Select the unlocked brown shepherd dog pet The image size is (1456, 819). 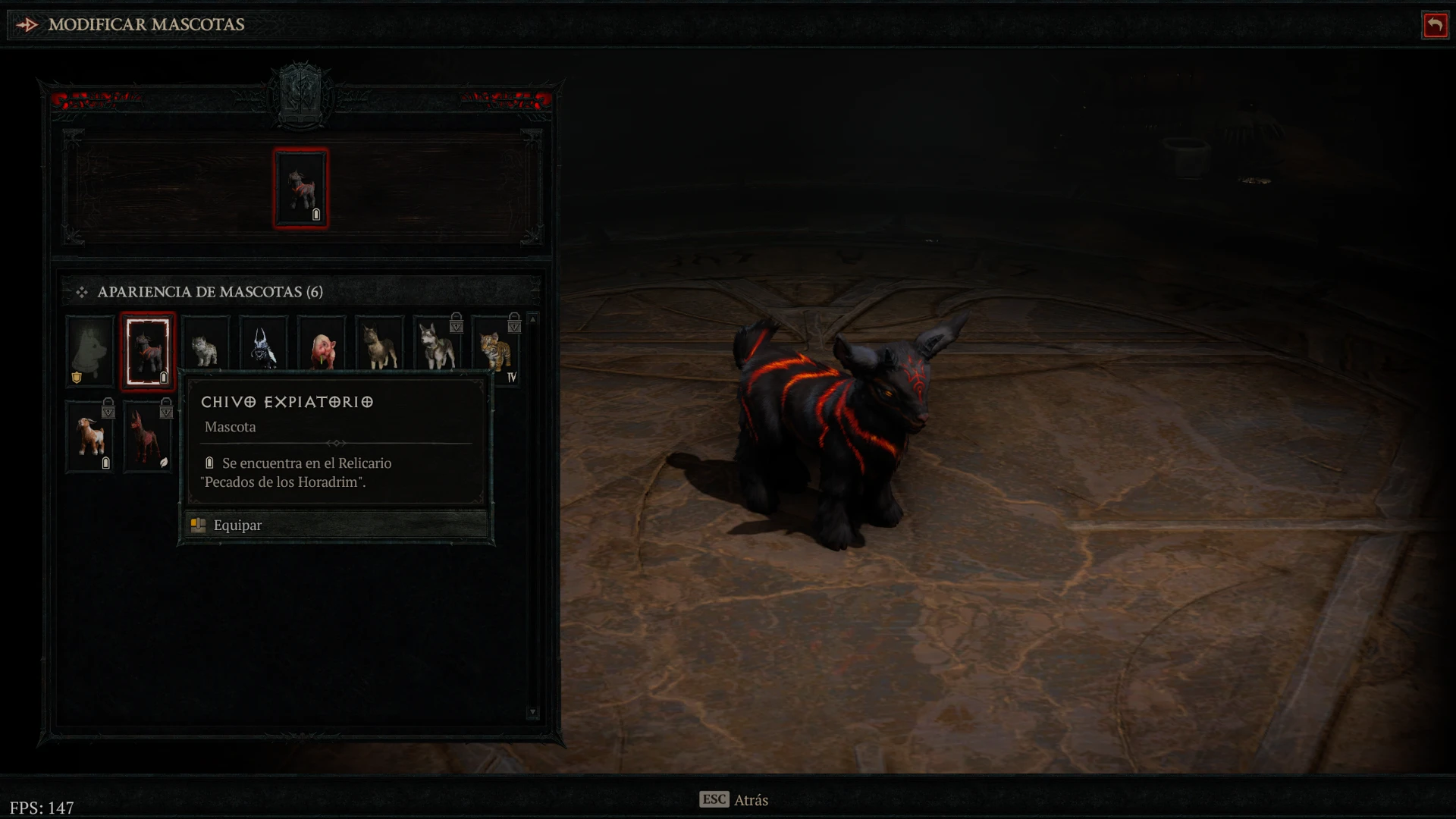(x=379, y=350)
